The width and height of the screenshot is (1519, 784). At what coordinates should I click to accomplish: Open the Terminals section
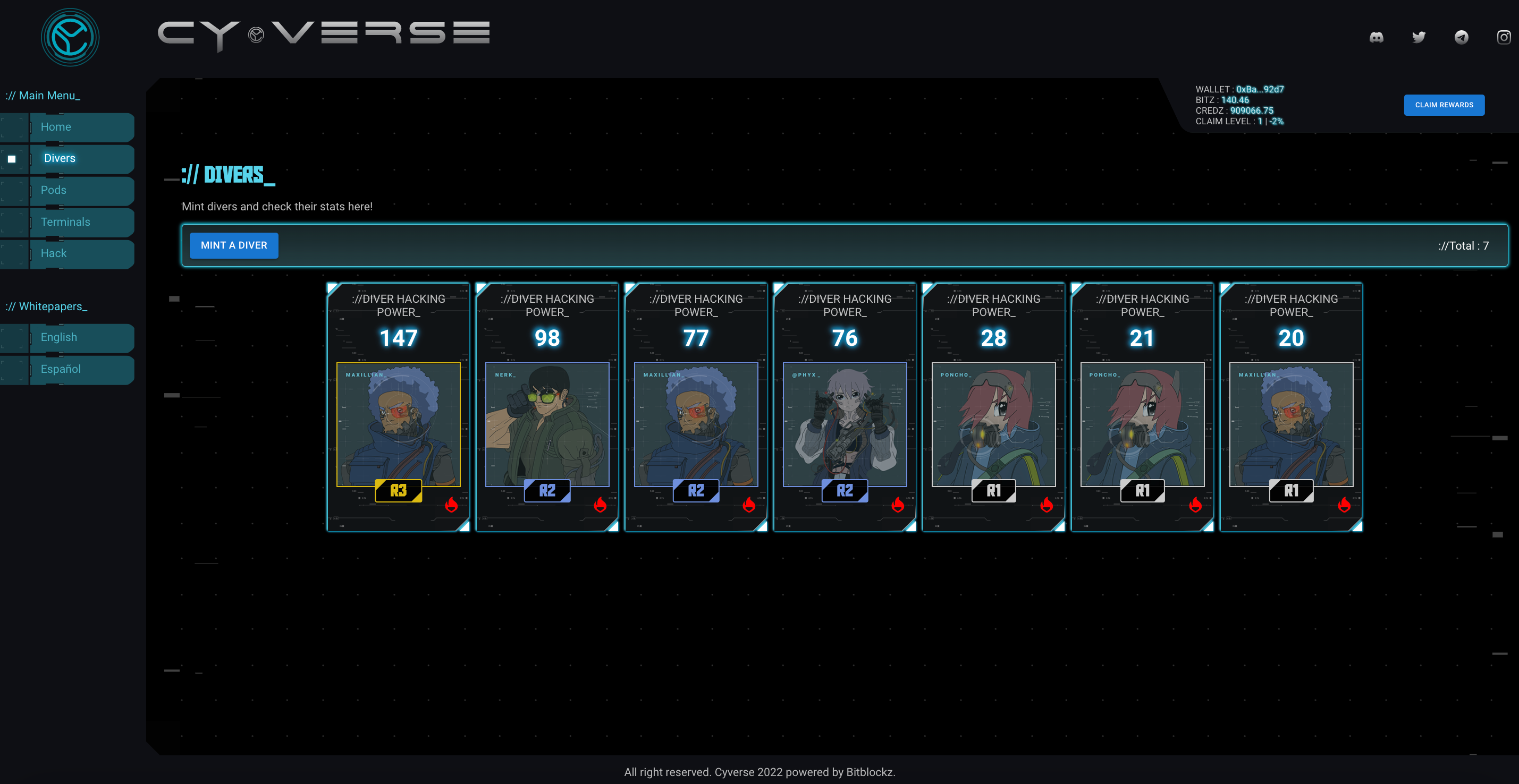(81, 221)
